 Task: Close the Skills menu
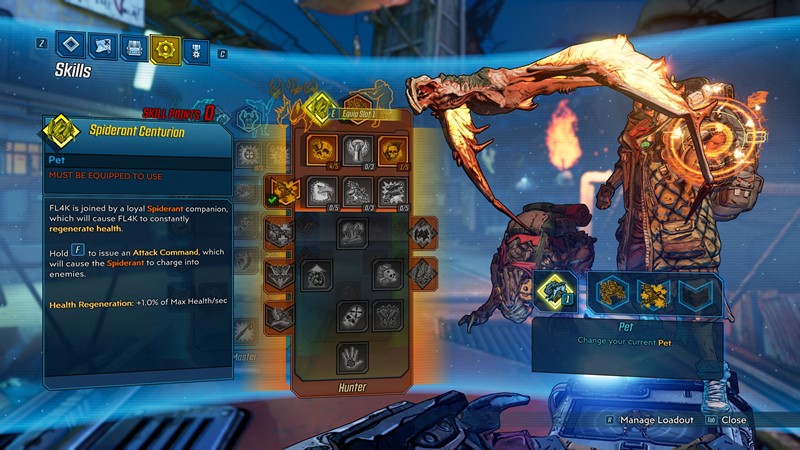(734, 420)
